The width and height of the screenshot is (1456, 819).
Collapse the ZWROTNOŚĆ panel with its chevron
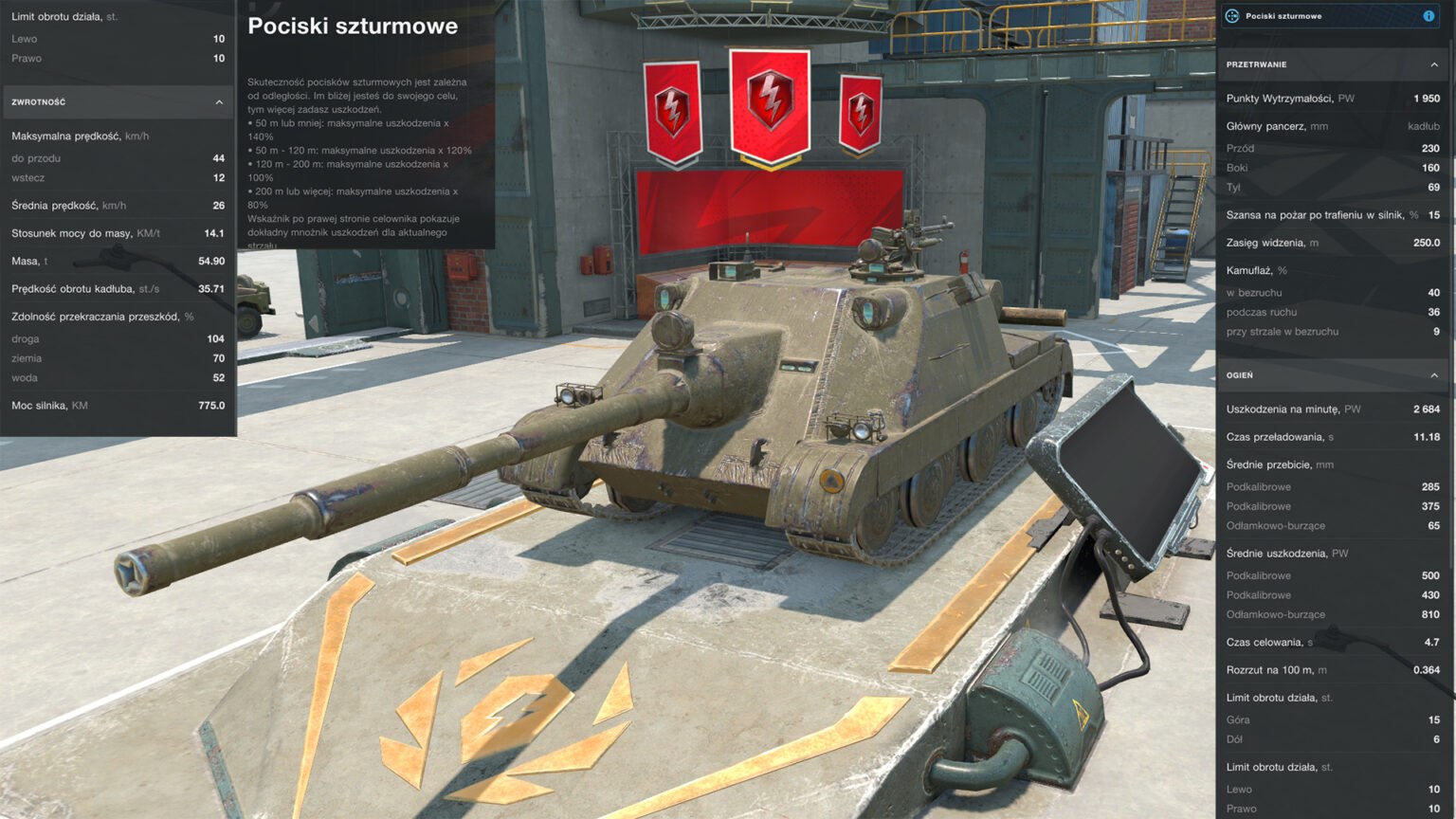pyautogui.click(x=219, y=101)
